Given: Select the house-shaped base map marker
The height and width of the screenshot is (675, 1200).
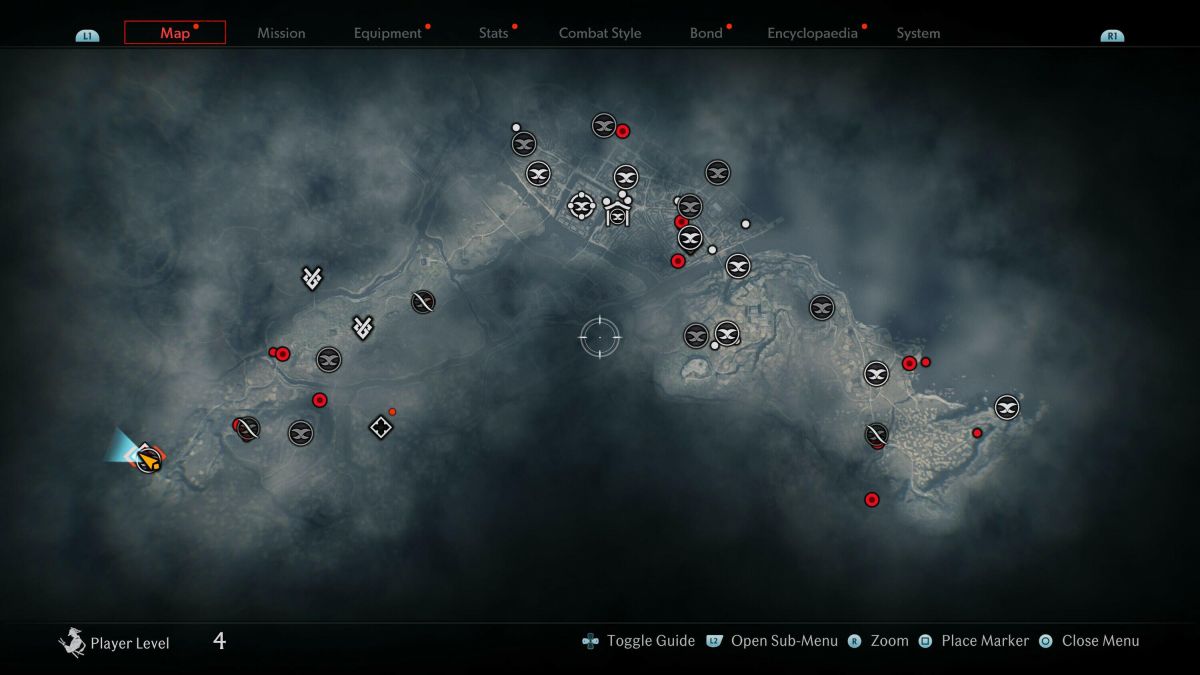Looking at the screenshot, I should click(618, 213).
